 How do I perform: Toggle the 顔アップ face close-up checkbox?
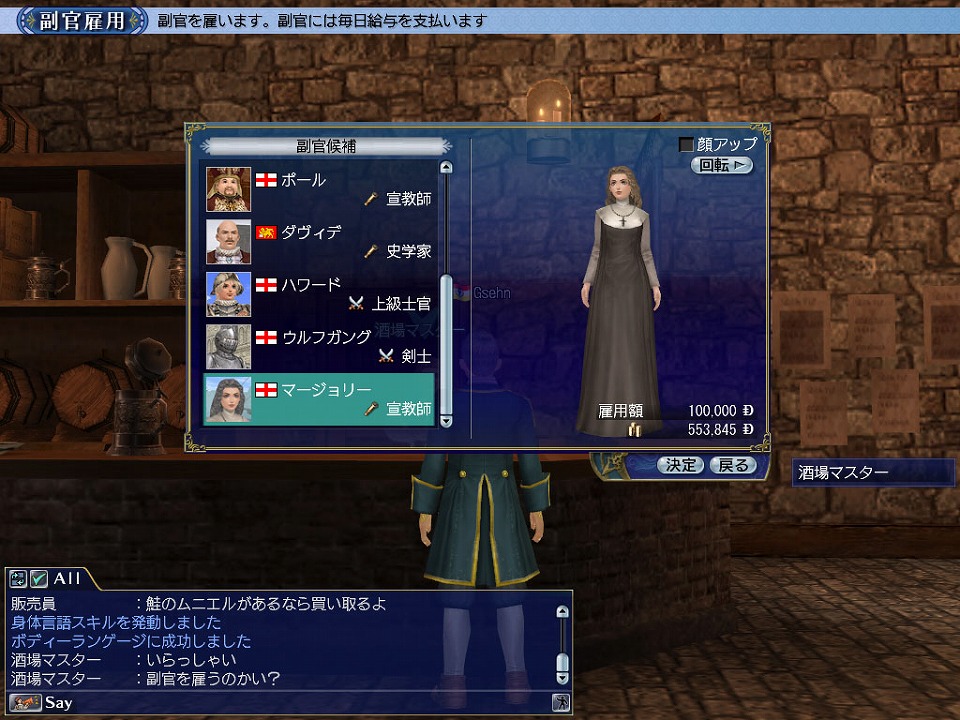point(686,145)
